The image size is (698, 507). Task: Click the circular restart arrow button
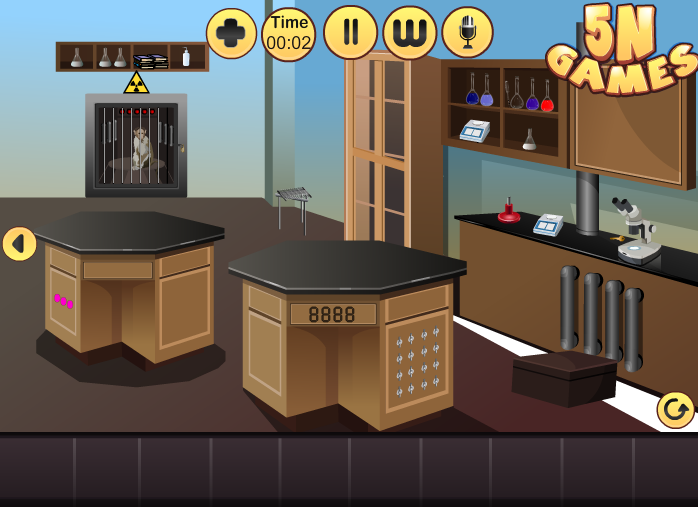point(676,410)
